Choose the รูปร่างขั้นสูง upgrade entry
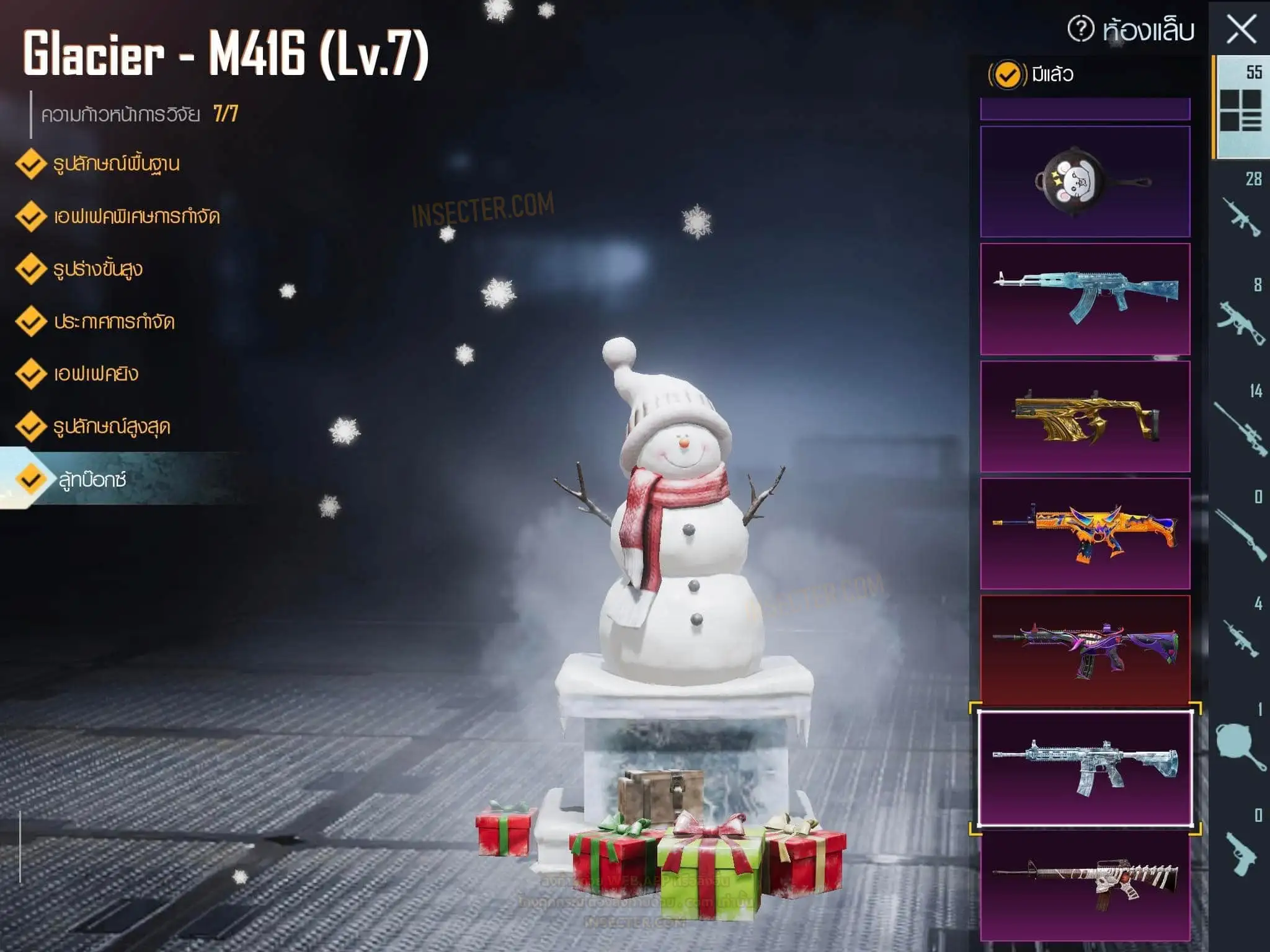Image resolution: width=1270 pixels, height=952 pixels. click(x=97, y=270)
